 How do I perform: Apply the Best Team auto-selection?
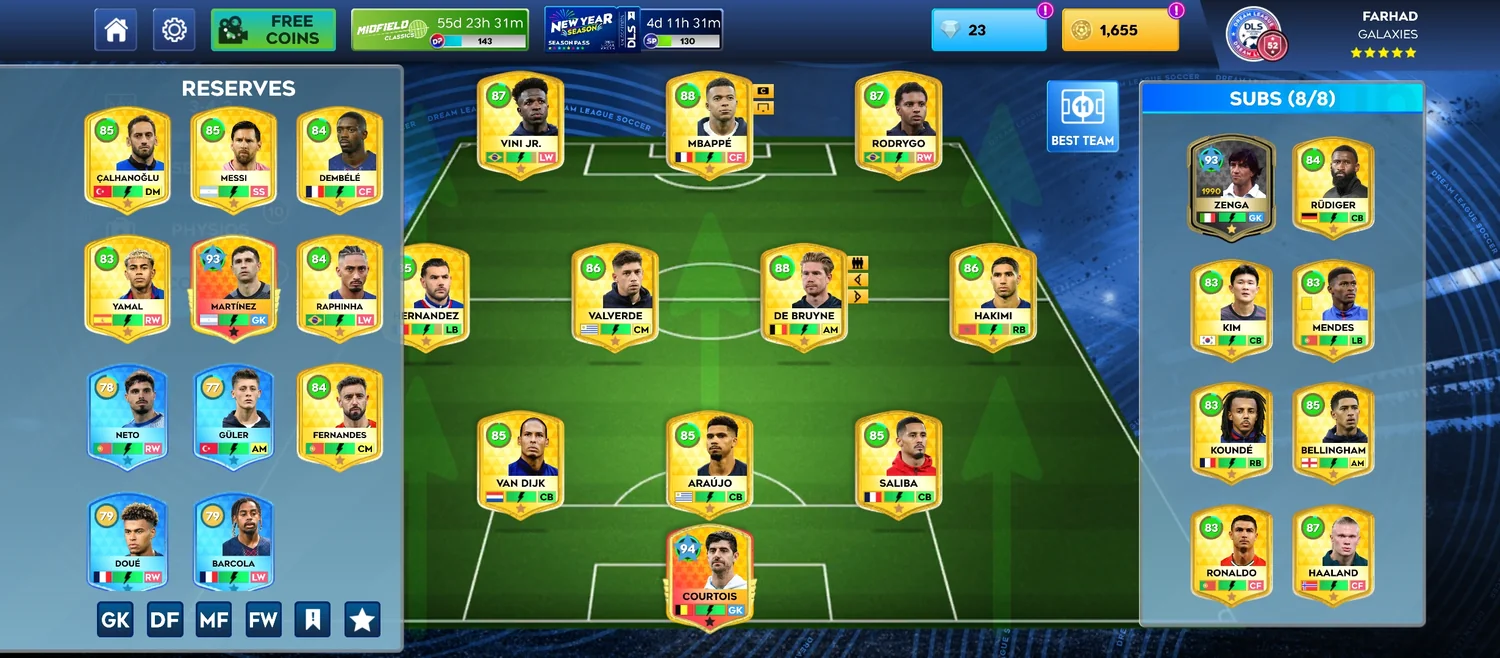(1082, 116)
